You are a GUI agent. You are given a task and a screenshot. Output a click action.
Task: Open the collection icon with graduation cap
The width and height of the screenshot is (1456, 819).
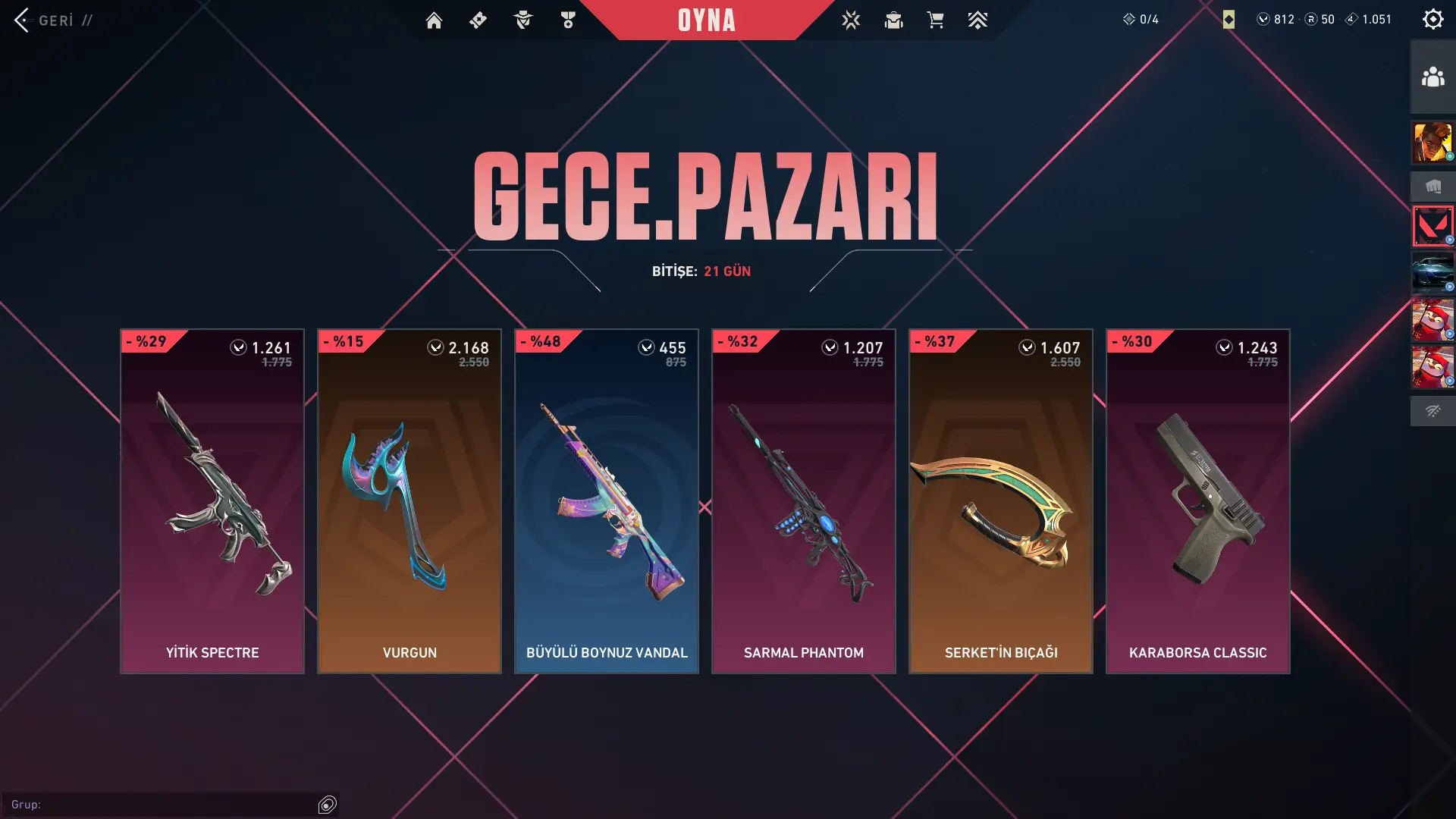(893, 20)
